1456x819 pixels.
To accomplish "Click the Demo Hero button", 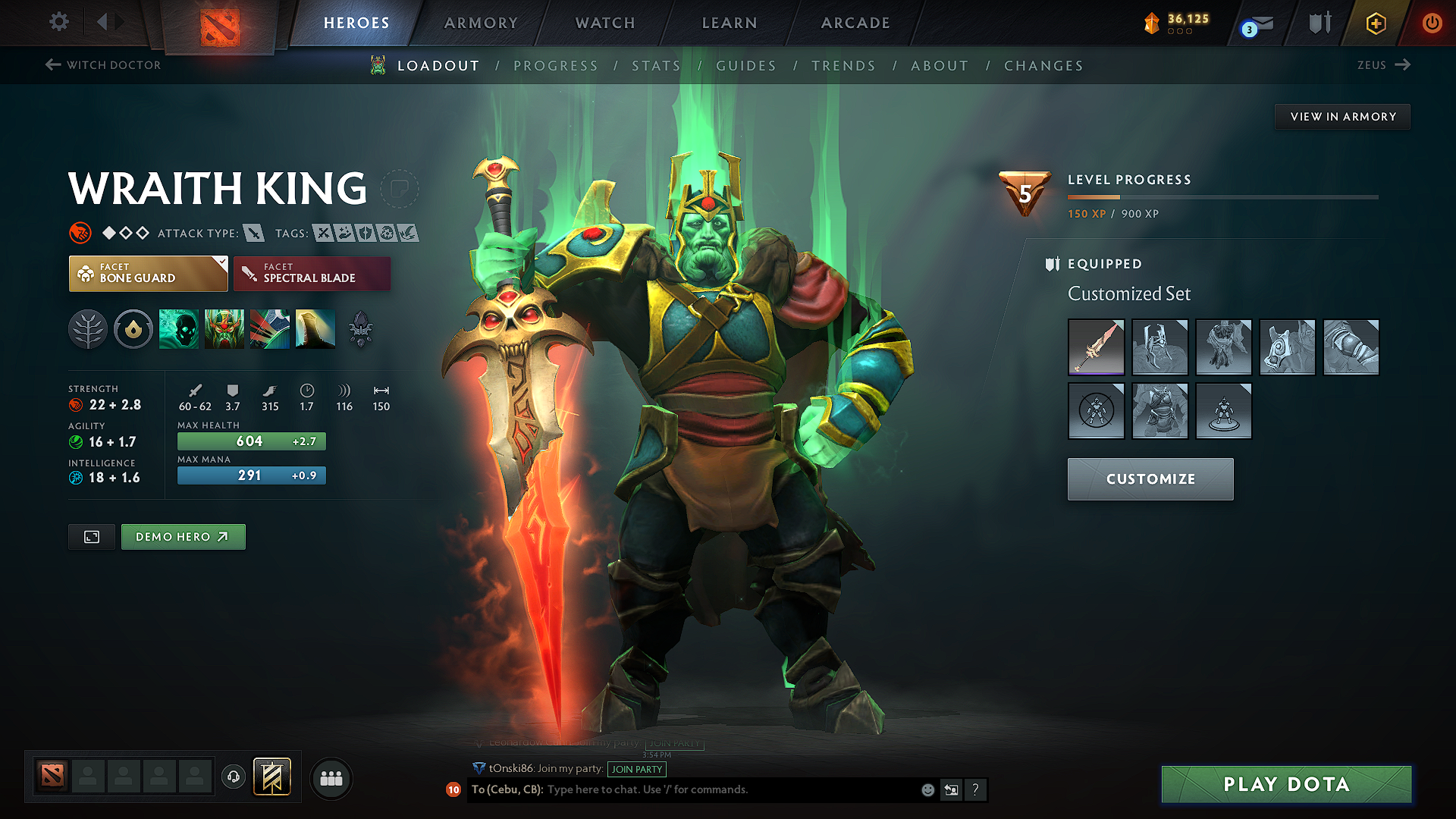I will [x=183, y=536].
